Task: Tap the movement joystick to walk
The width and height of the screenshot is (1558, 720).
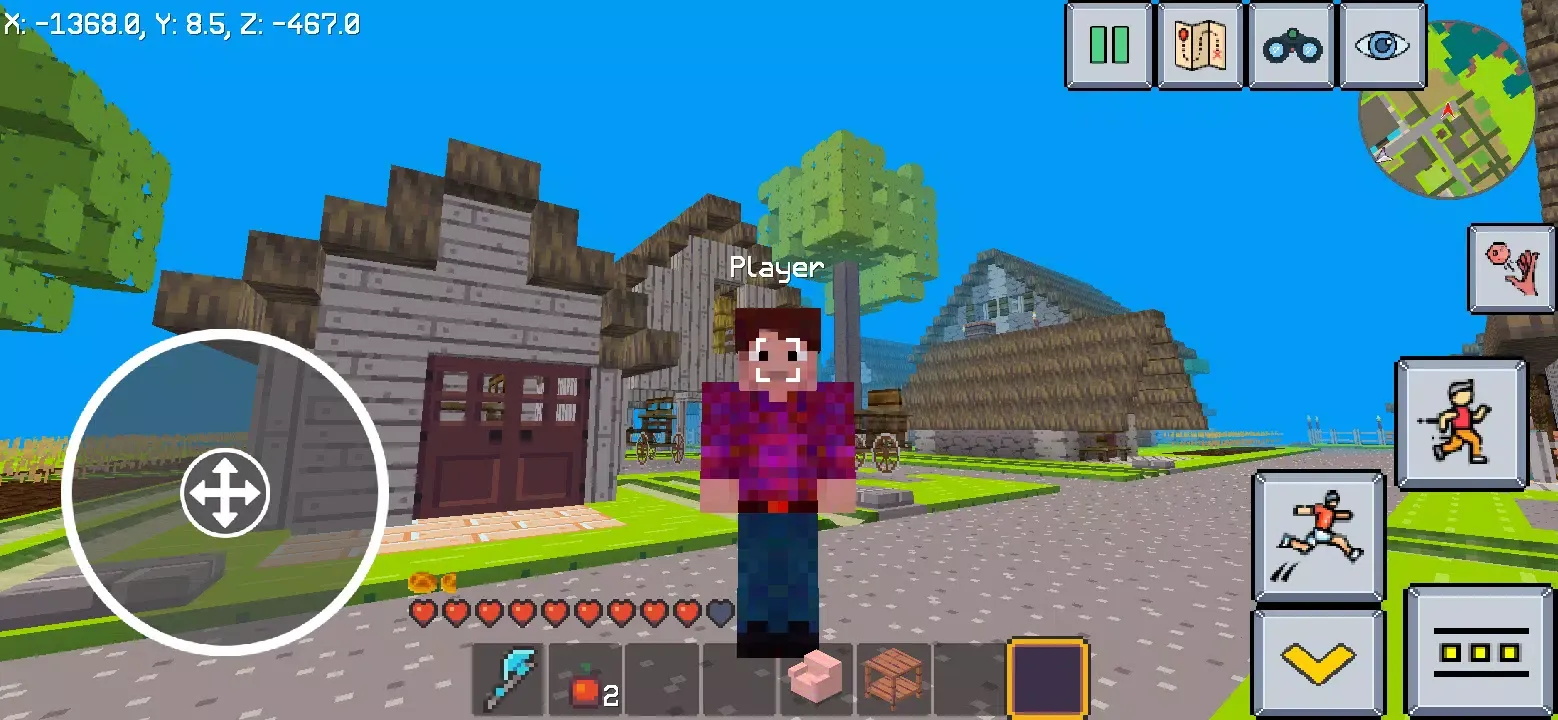Action: click(x=225, y=492)
